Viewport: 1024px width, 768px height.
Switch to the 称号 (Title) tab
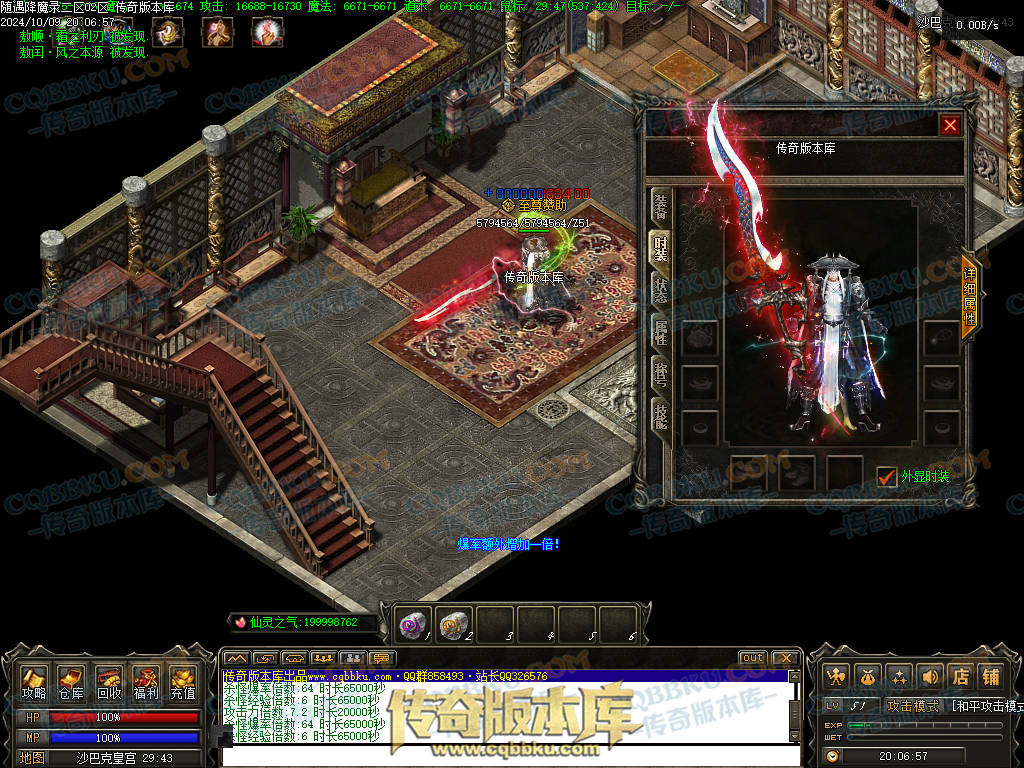(x=661, y=375)
